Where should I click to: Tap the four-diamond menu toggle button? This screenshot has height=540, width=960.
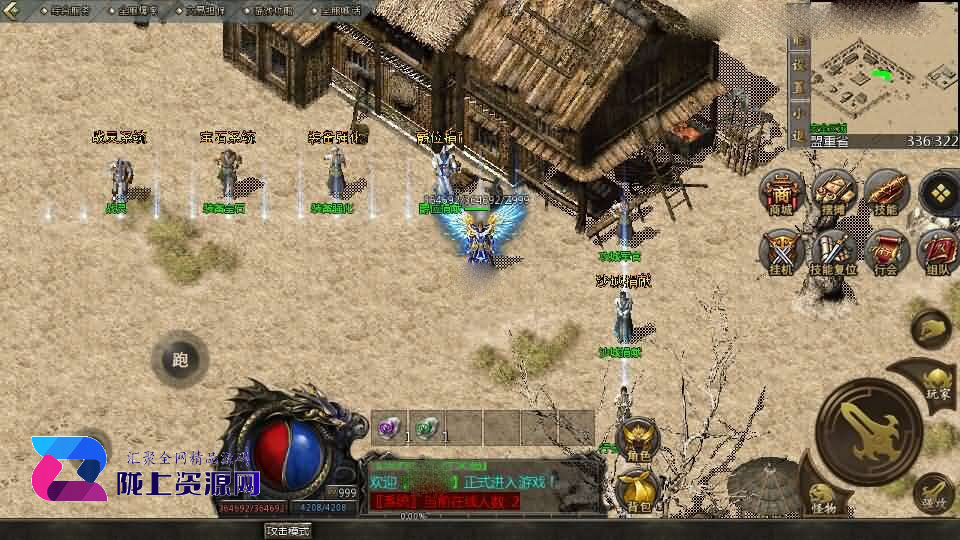939,190
